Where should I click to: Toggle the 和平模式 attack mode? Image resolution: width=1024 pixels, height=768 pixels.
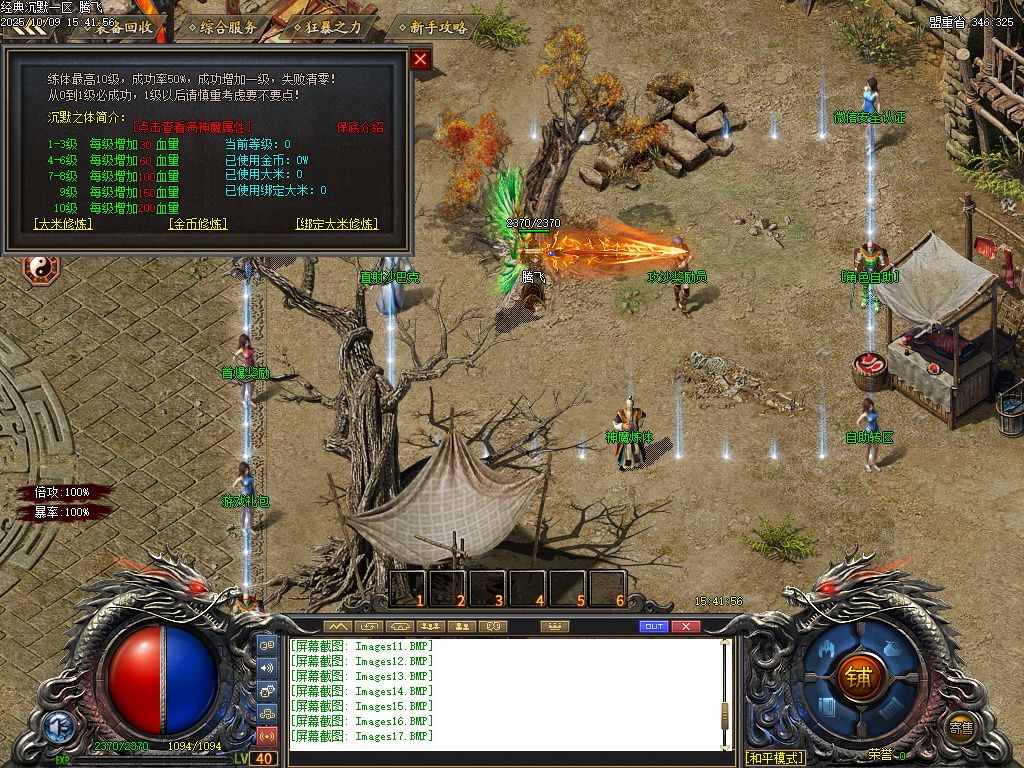[x=775, y=758]
